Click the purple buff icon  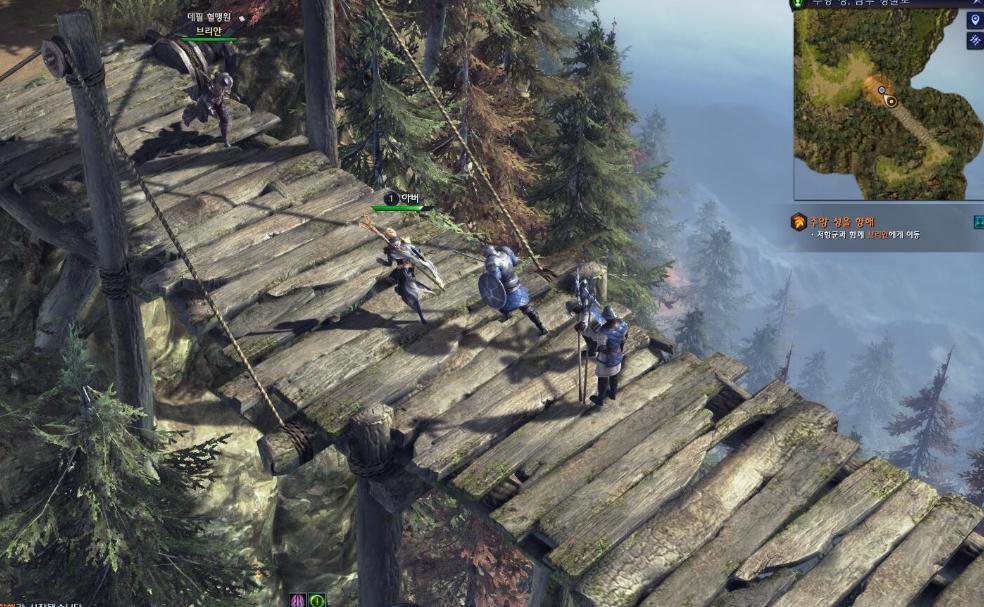[x=298, y=600]
